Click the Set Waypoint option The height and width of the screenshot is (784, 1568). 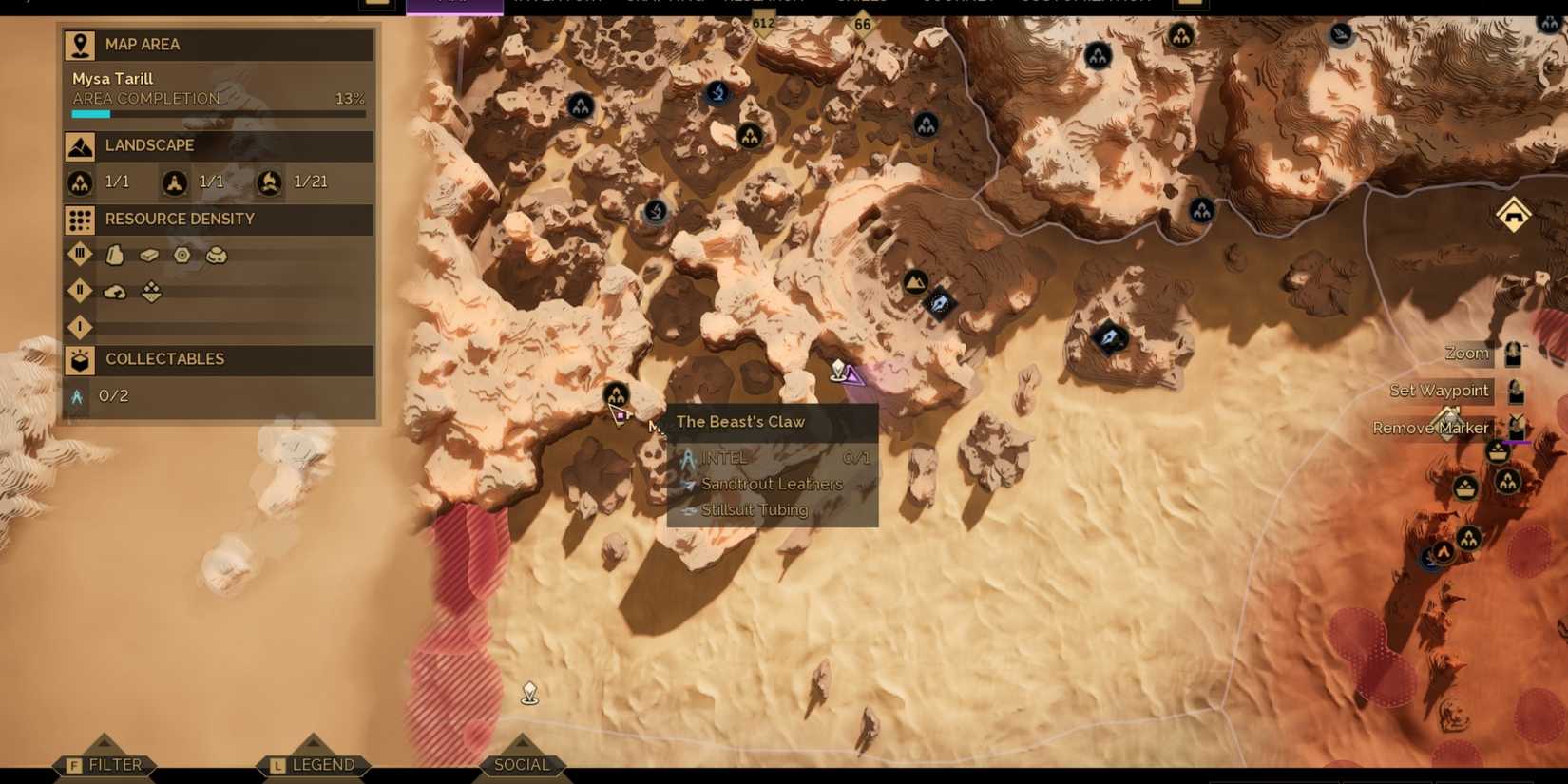point(1439,390)
